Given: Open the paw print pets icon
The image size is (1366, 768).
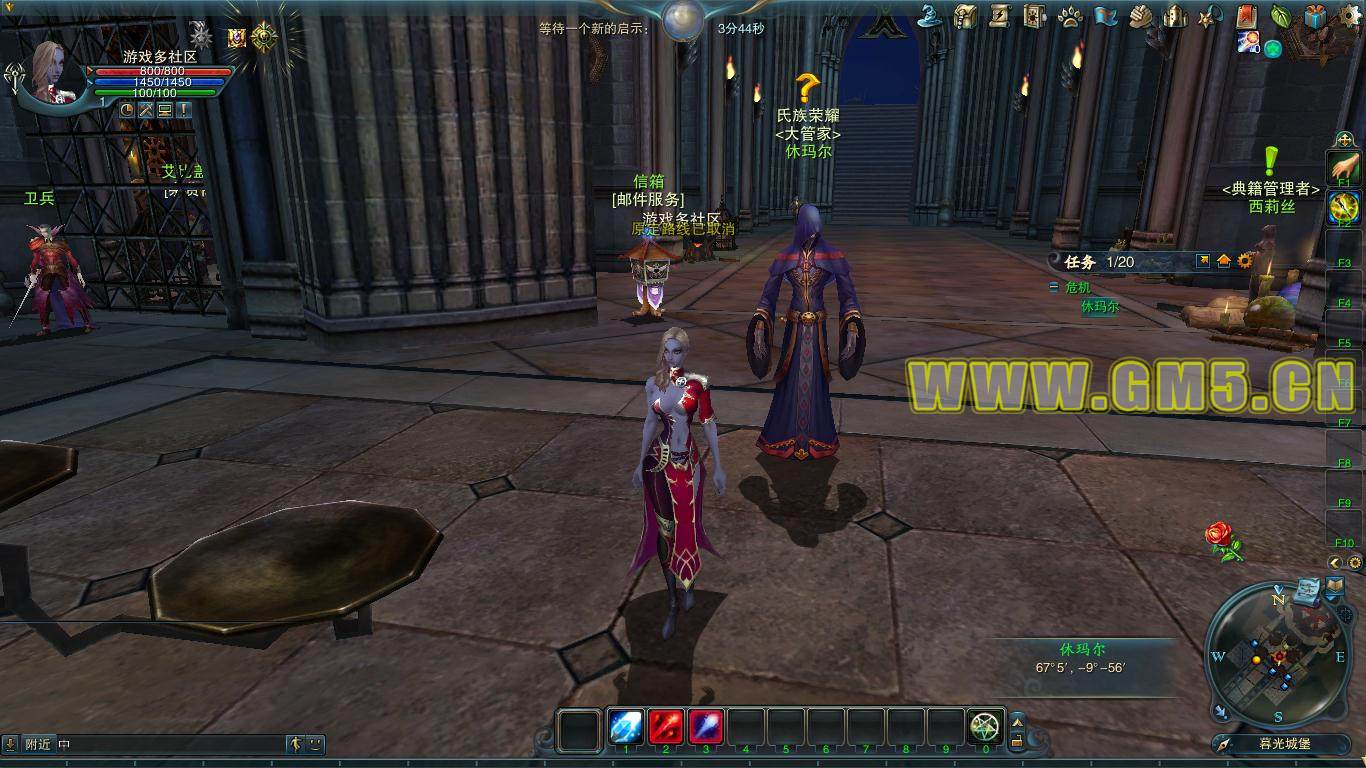Looking at the screenshot, I should [1070, 16].
